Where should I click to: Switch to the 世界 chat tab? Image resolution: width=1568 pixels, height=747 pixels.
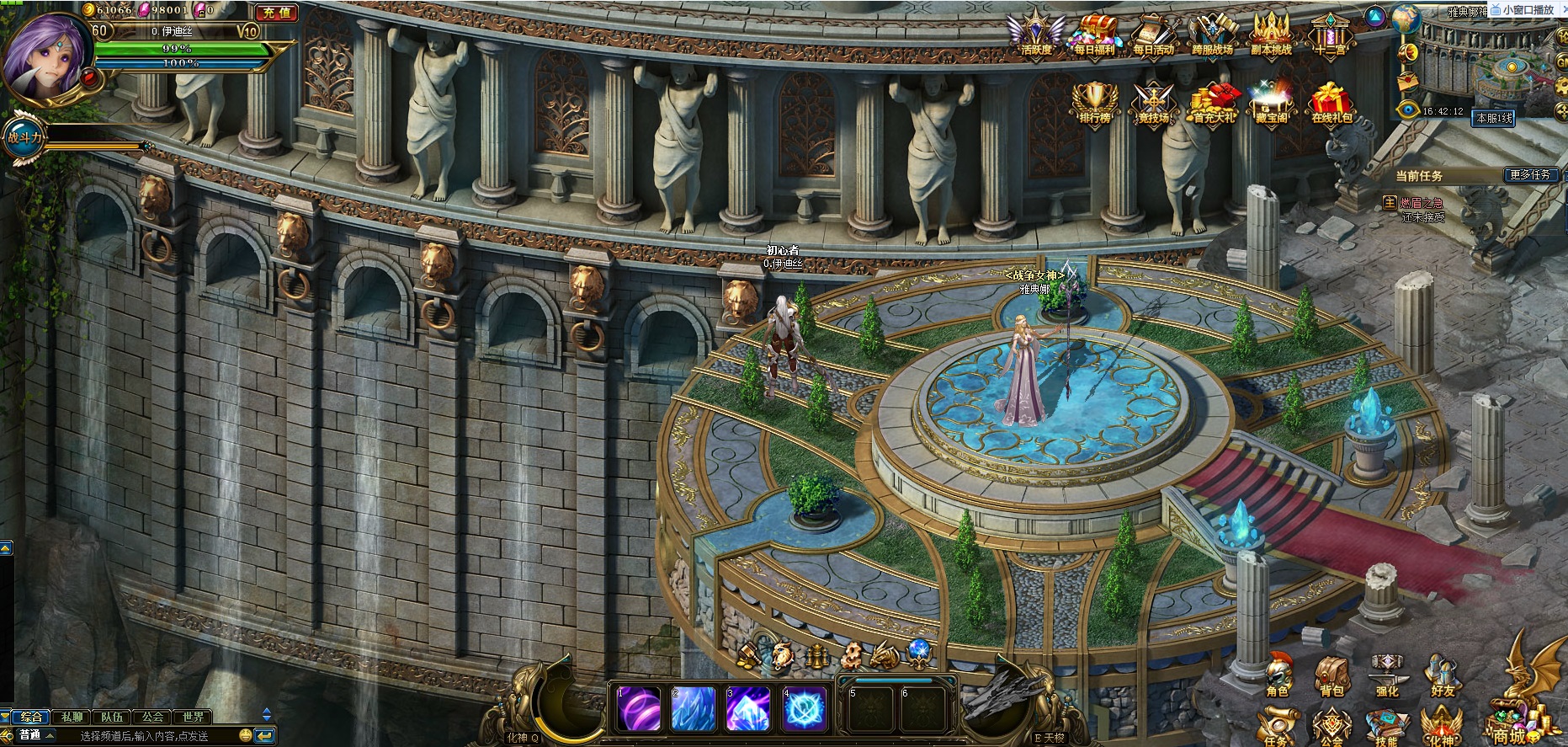point(193,717)
